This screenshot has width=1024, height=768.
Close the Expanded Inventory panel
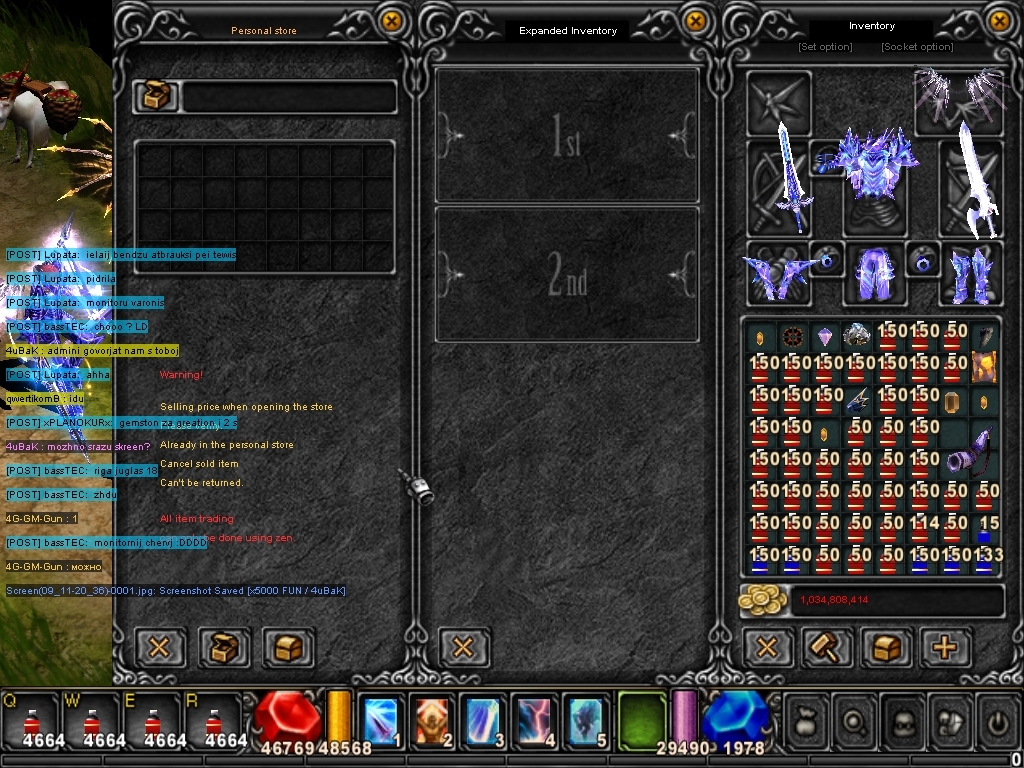coord(695,22)
